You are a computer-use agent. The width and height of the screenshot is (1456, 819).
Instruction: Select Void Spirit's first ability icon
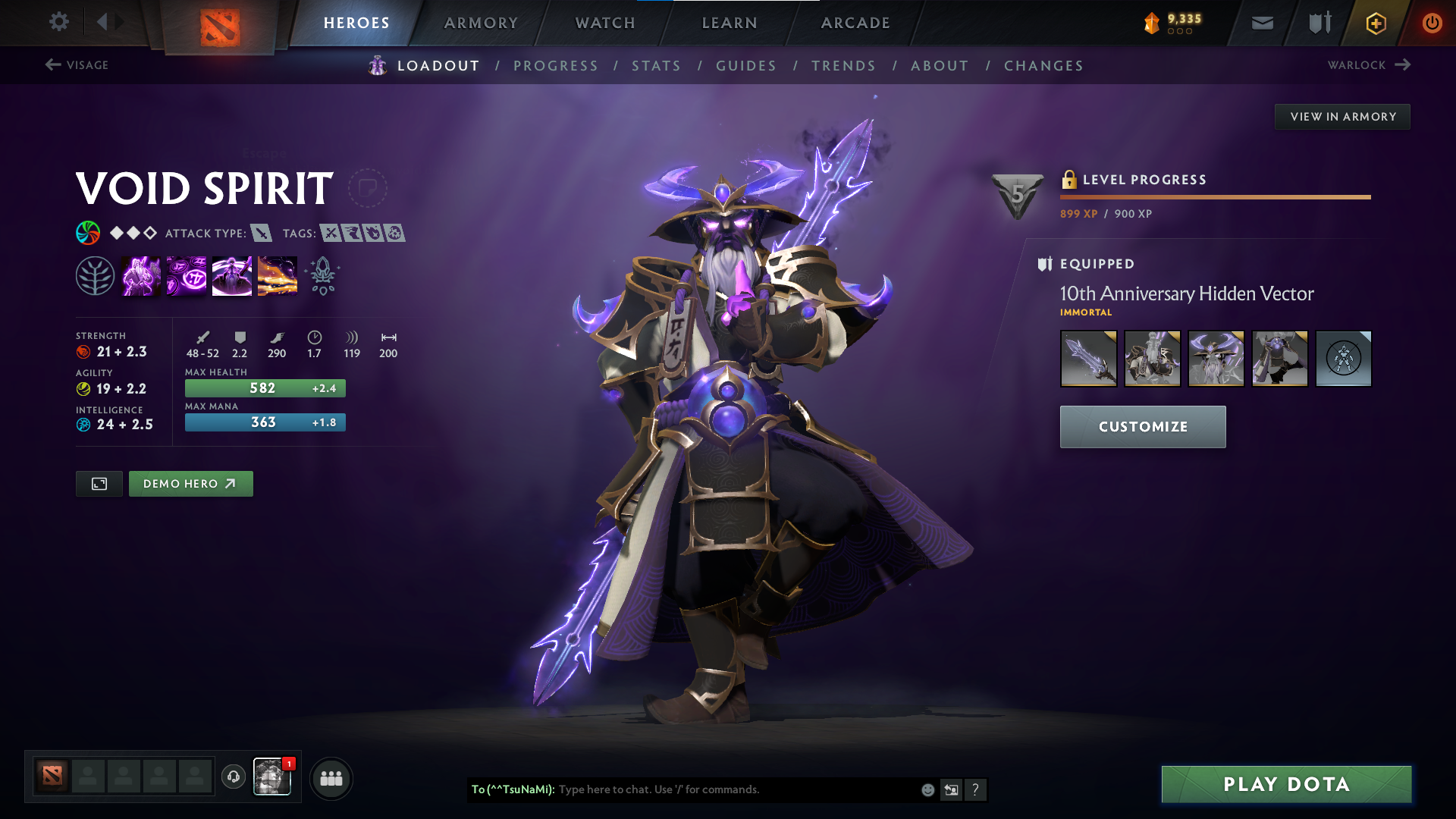(141, 275)
